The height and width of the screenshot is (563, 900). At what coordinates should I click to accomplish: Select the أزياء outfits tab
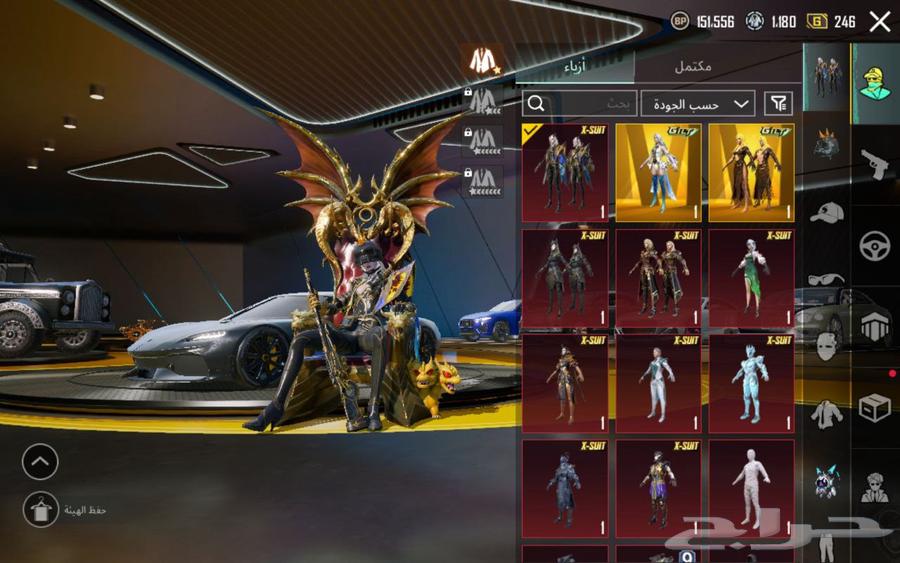click(x=576, y=66)
